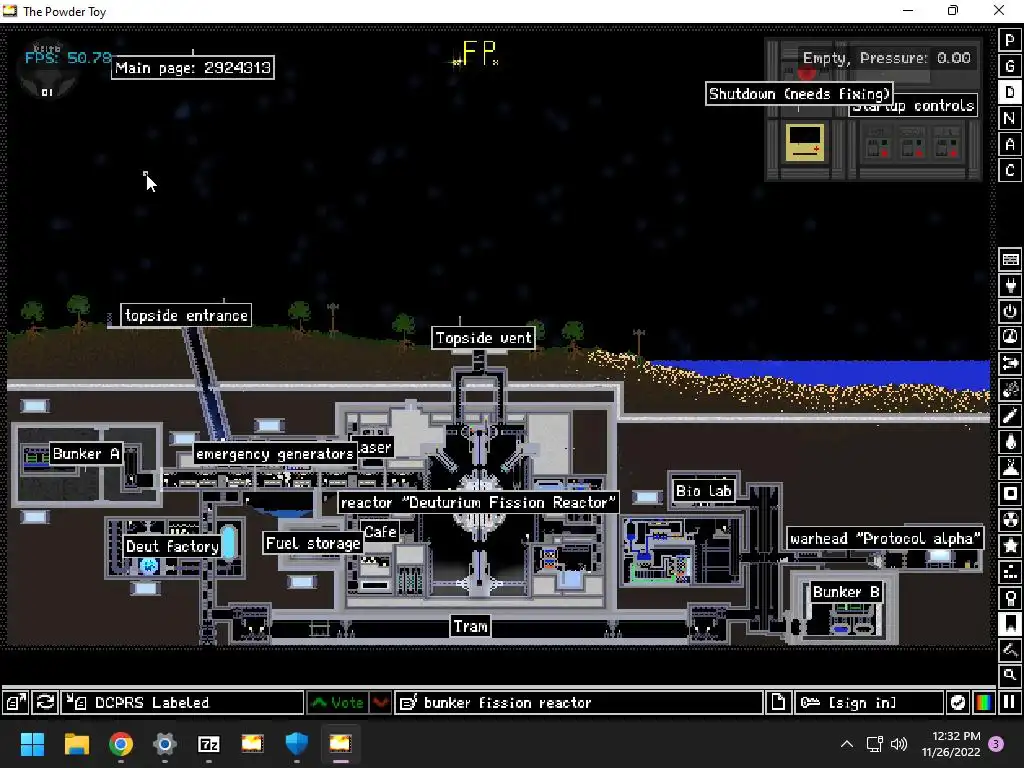This screenshot has width=1024, height=768.
Task: Open the sign in login prompt
Action: coord(869,703)
